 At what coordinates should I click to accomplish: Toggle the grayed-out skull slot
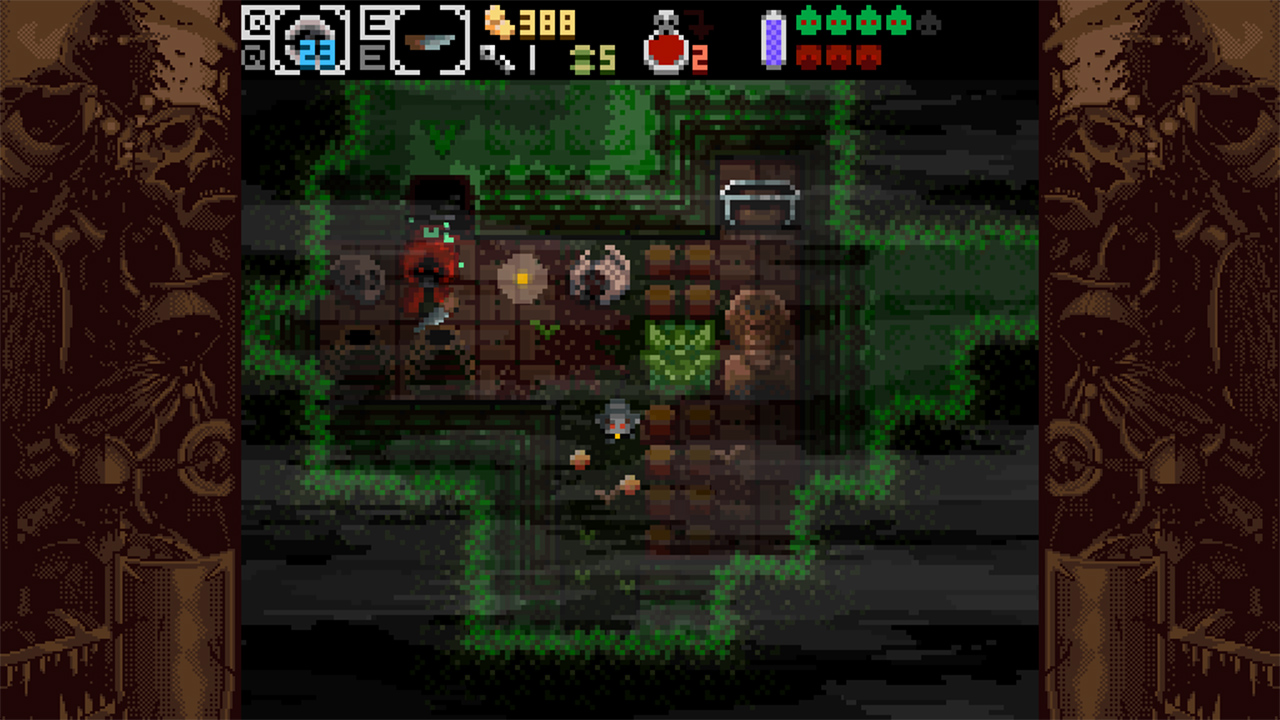(x=930, y=26)
